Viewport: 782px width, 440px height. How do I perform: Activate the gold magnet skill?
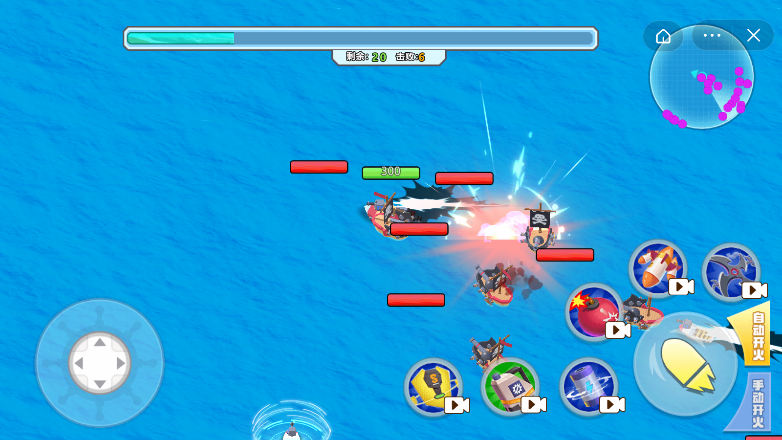pos(432,386)
